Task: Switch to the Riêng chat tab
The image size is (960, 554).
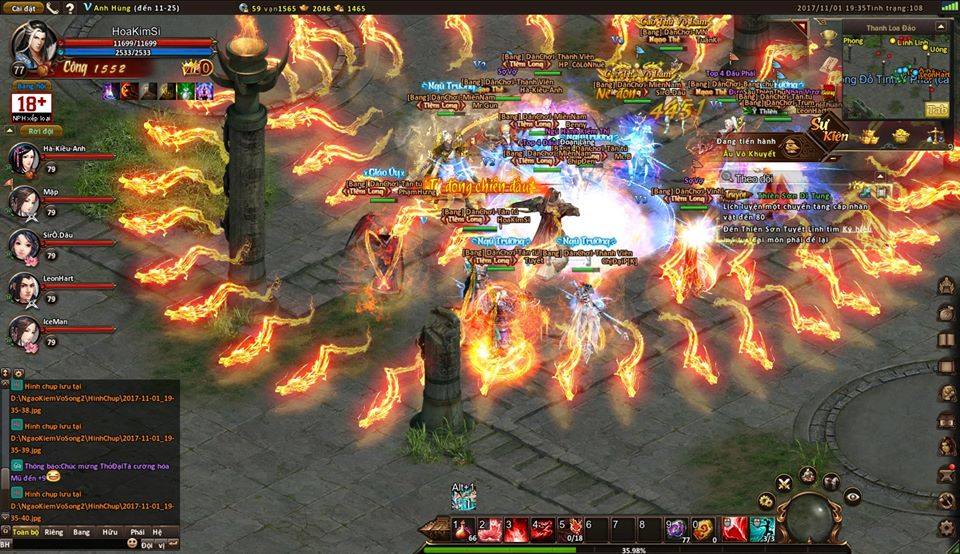Action: pos(54,533)
